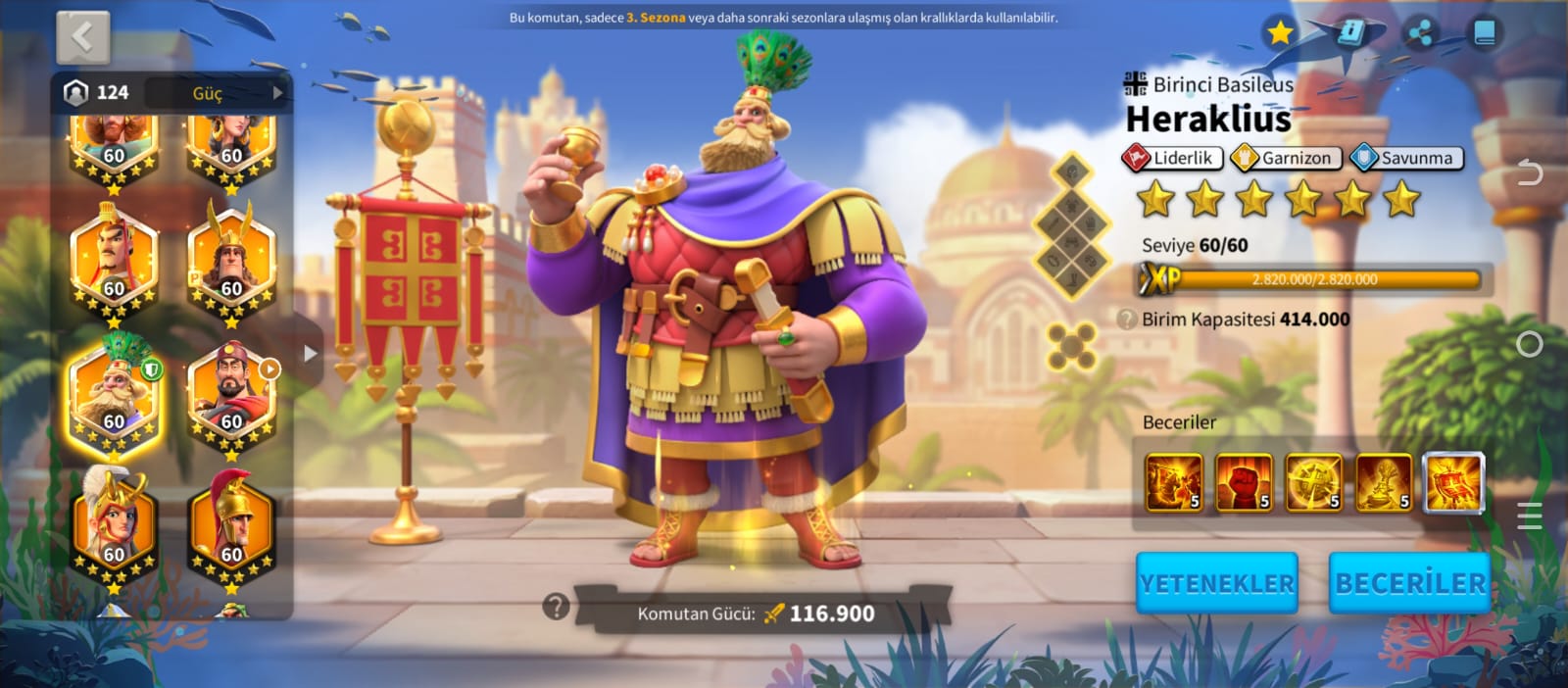The height and width of the screenshot is (688, 1568).
Task: Show Birim Kapasitesi help info
Action: point(1127,319)
